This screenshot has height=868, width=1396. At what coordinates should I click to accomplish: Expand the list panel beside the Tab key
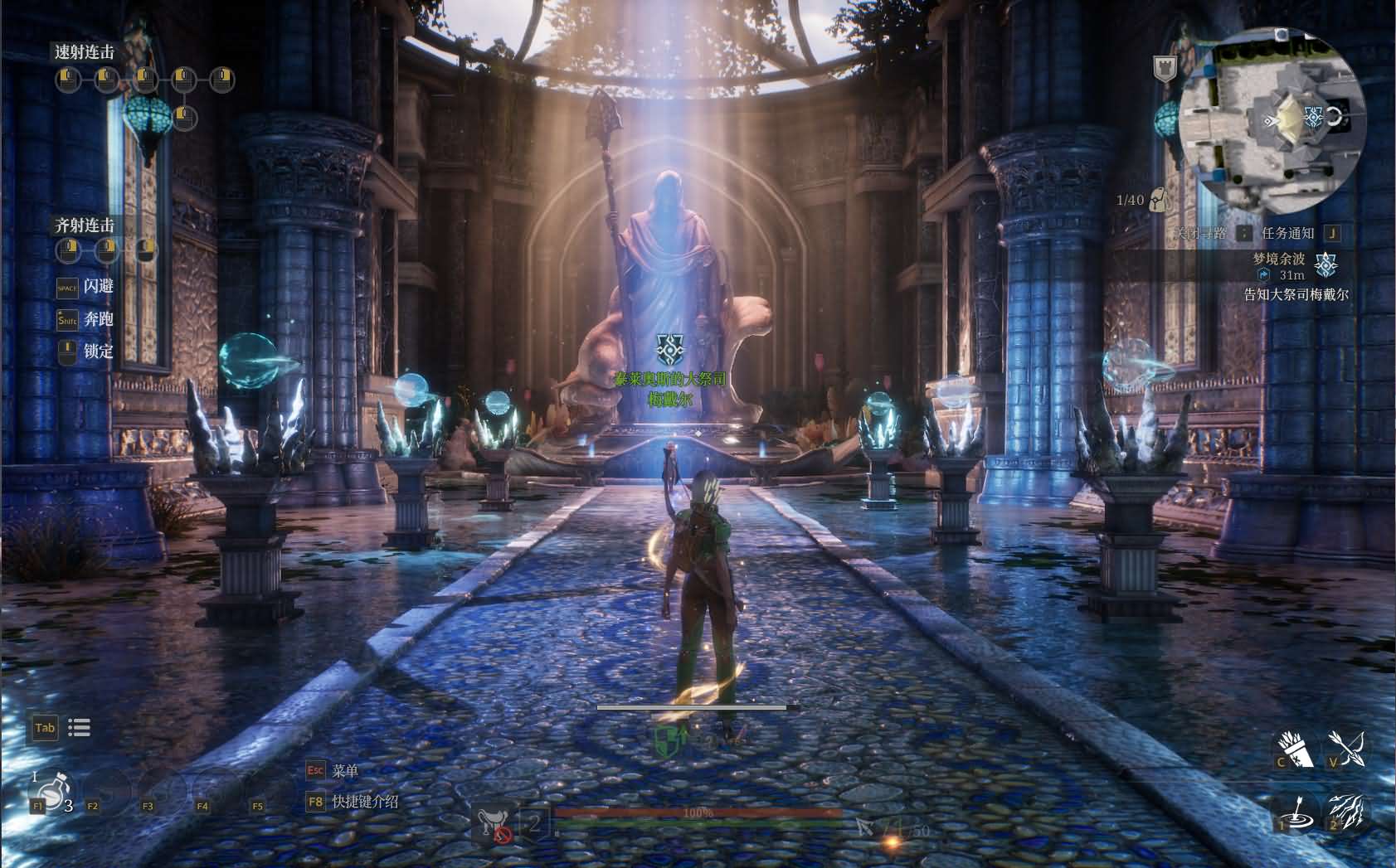[79, 727]
